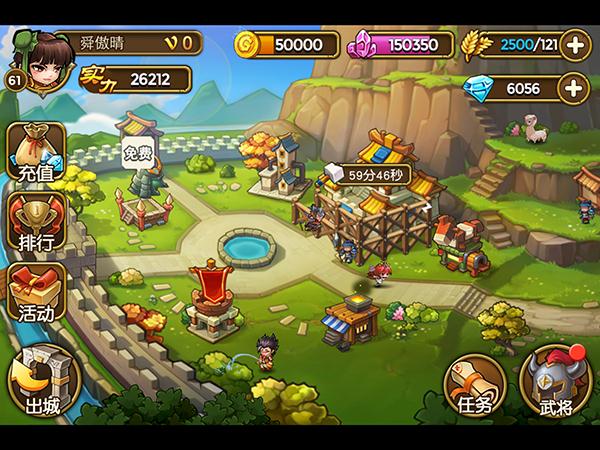Screen dimensions: 600x450
Task: Add more diamonds with plus button
Action: (575, 89)
